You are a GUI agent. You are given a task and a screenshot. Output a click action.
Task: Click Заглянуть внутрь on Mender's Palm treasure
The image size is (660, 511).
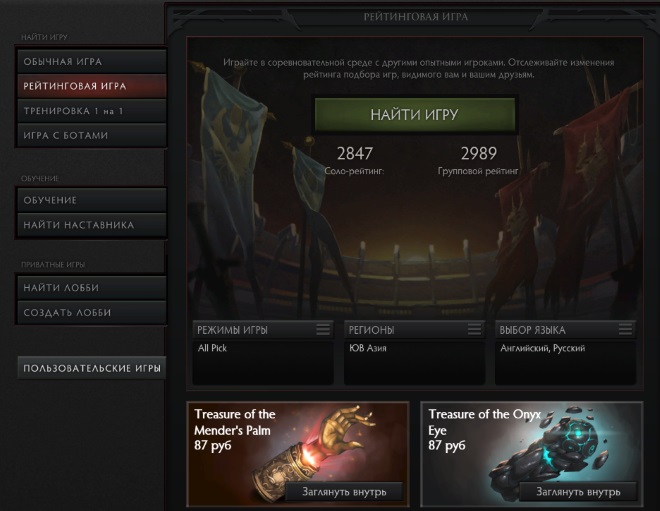(343, 491)
